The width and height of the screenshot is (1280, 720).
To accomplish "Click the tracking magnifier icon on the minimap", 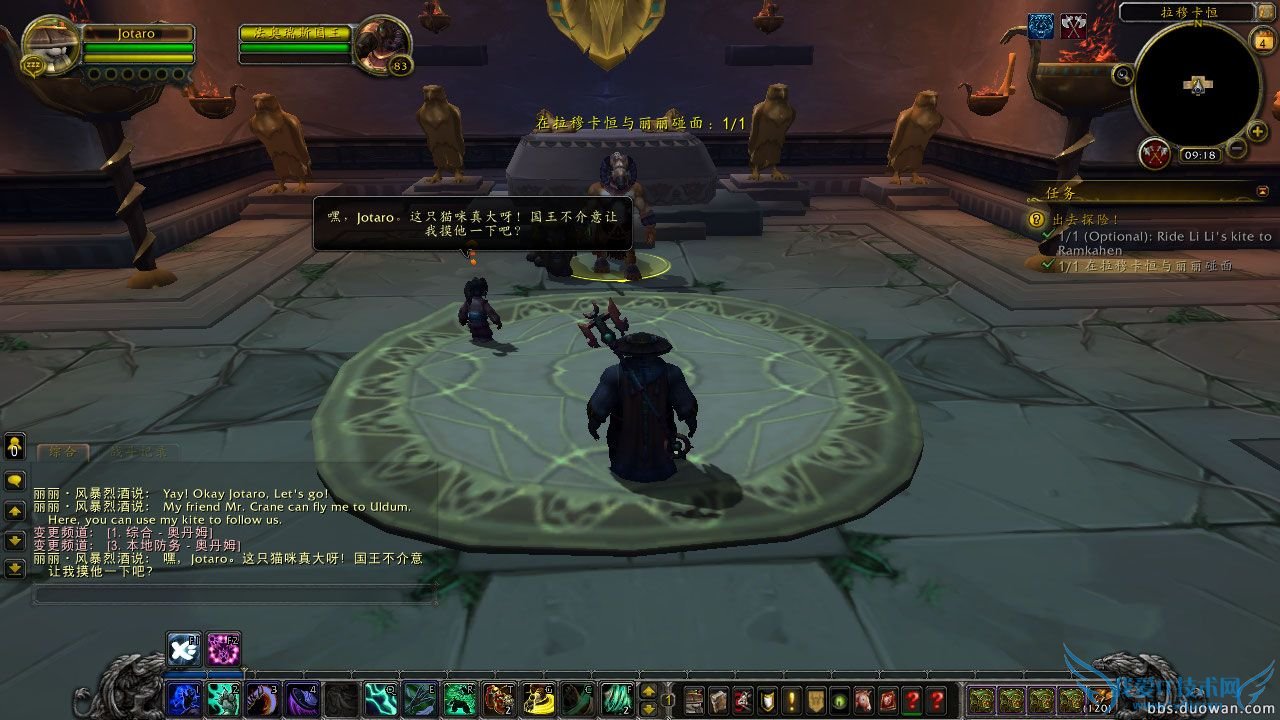I will 1121,74.
